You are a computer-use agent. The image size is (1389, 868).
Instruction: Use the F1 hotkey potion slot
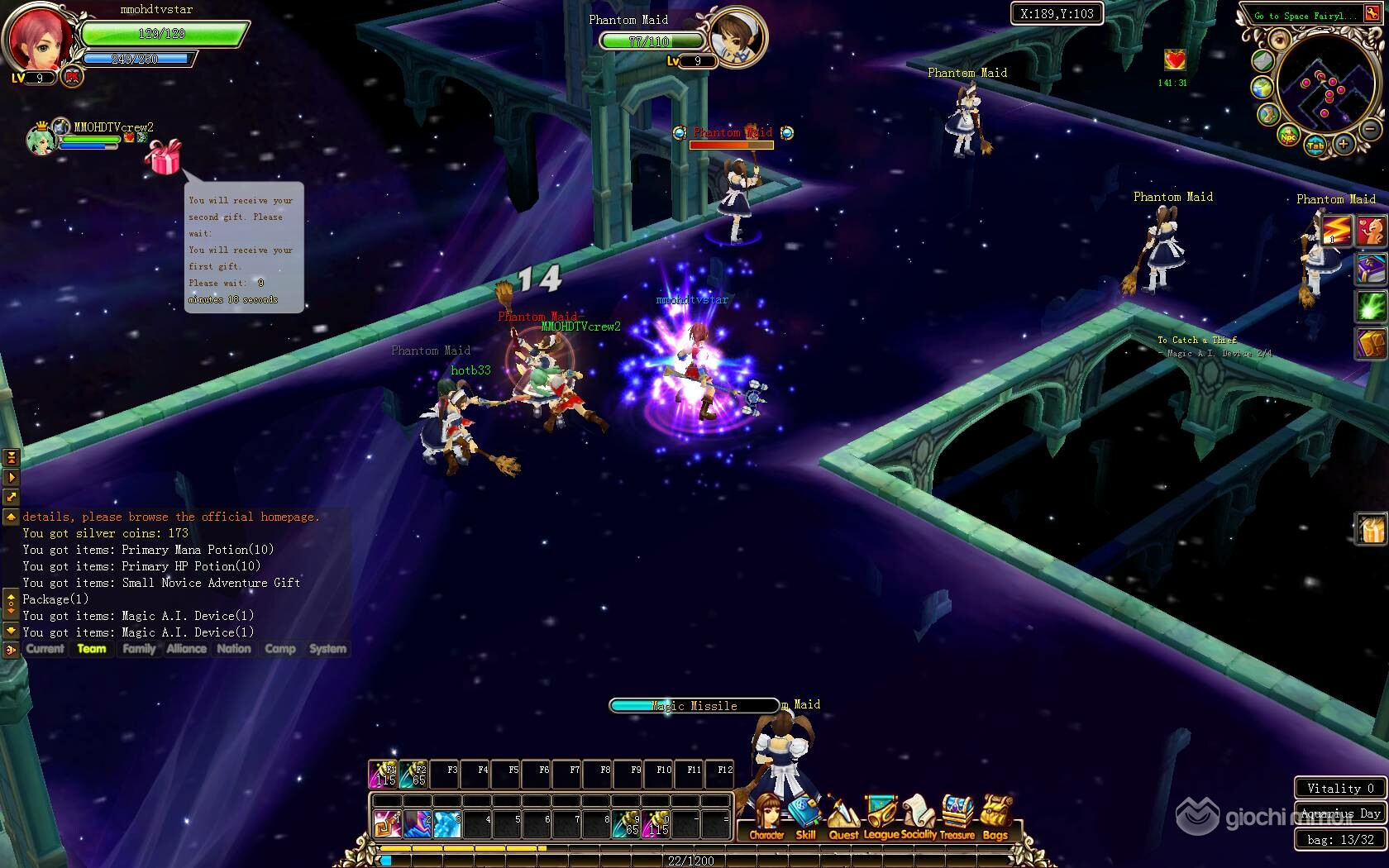[x=384, y=774]
